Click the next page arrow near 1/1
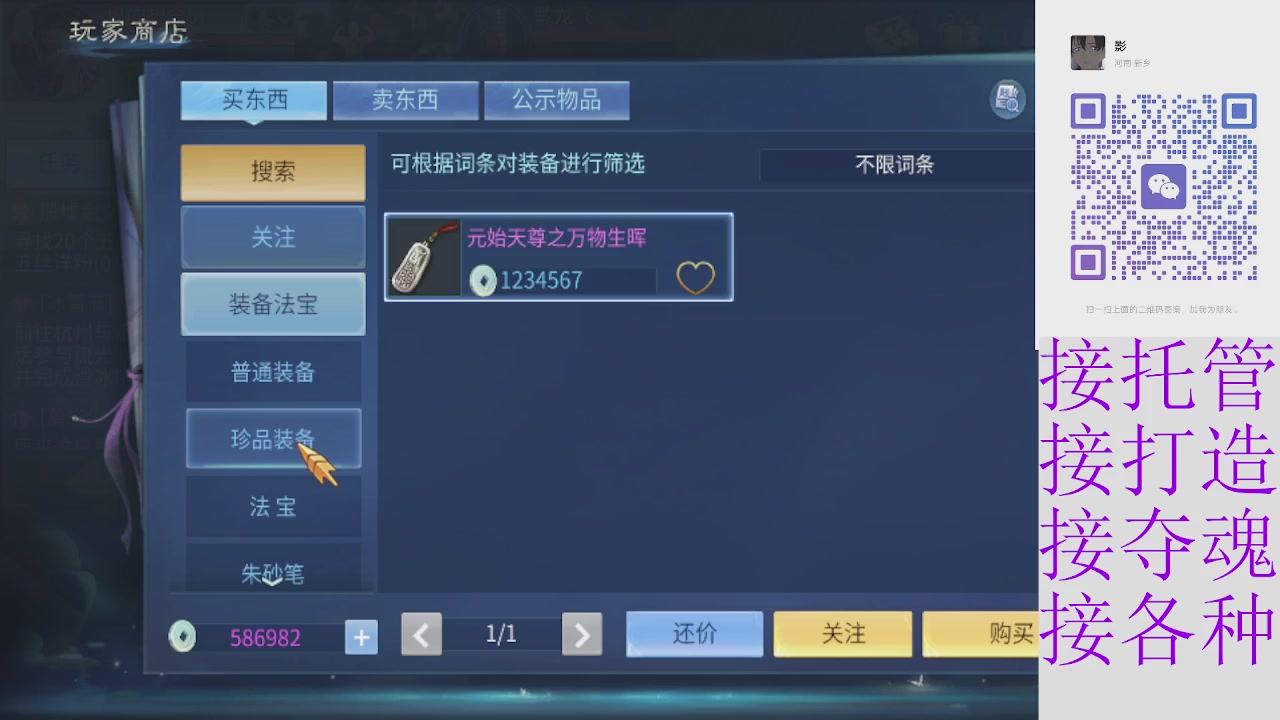Screen dimensions: 1280x720 [x=582, y=634]
